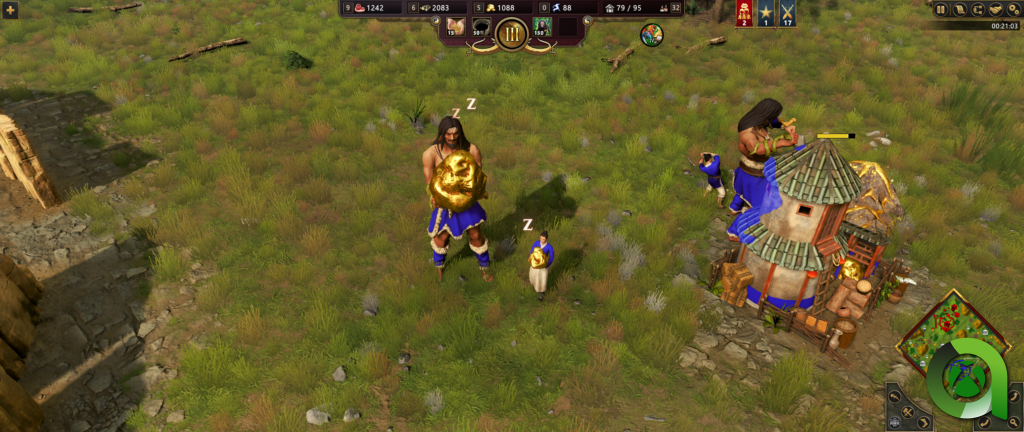This screenshot has height=432, width=1024.
Task: Activate the first god power slot
Action: [455, 27]
